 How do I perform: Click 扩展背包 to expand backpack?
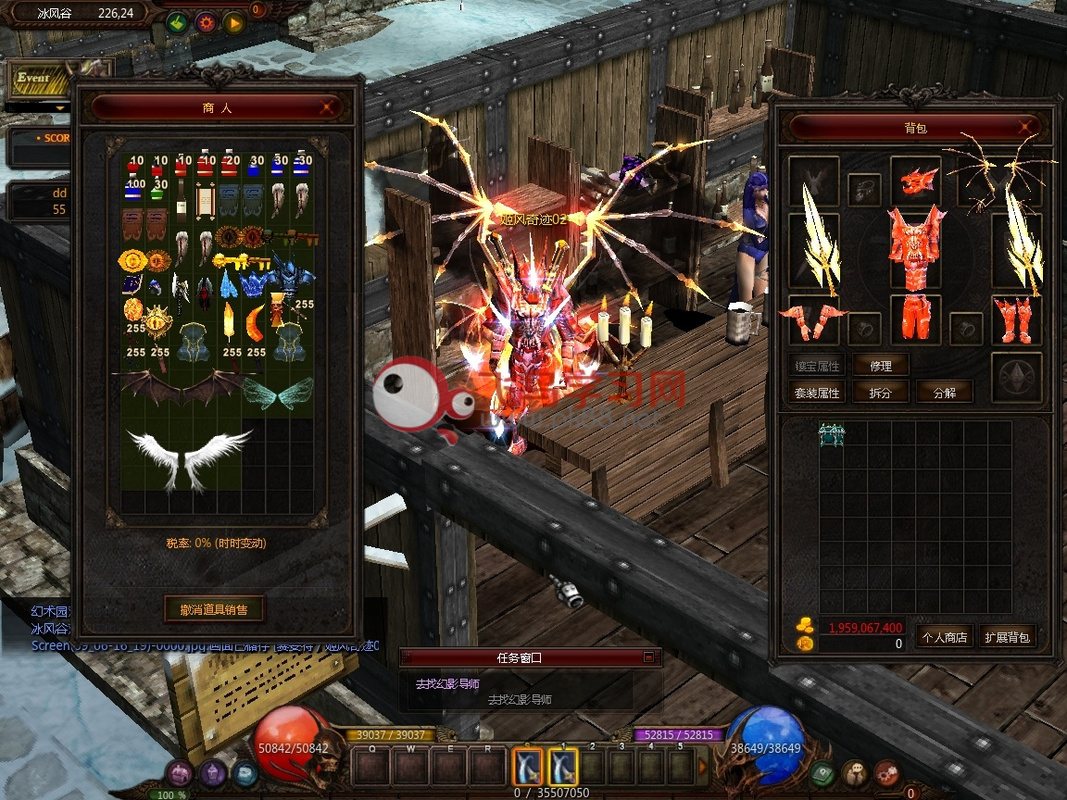(x=1006, y=636)
